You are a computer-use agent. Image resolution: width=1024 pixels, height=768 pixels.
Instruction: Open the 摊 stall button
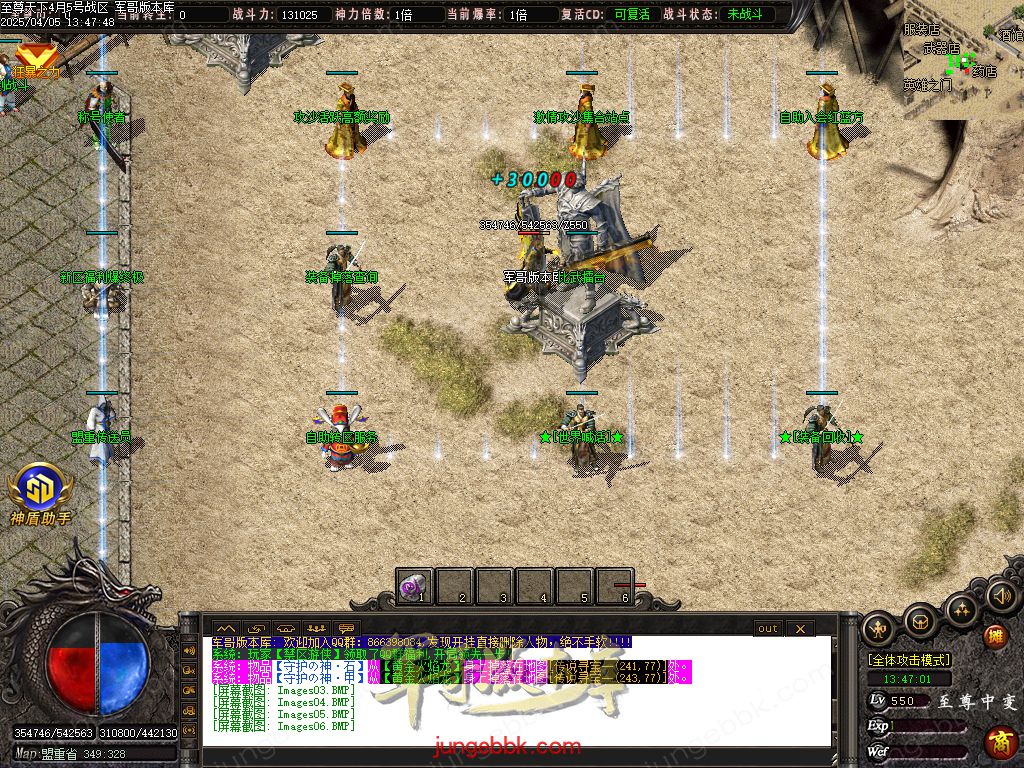pyautogui.click(x=995, y=636)
